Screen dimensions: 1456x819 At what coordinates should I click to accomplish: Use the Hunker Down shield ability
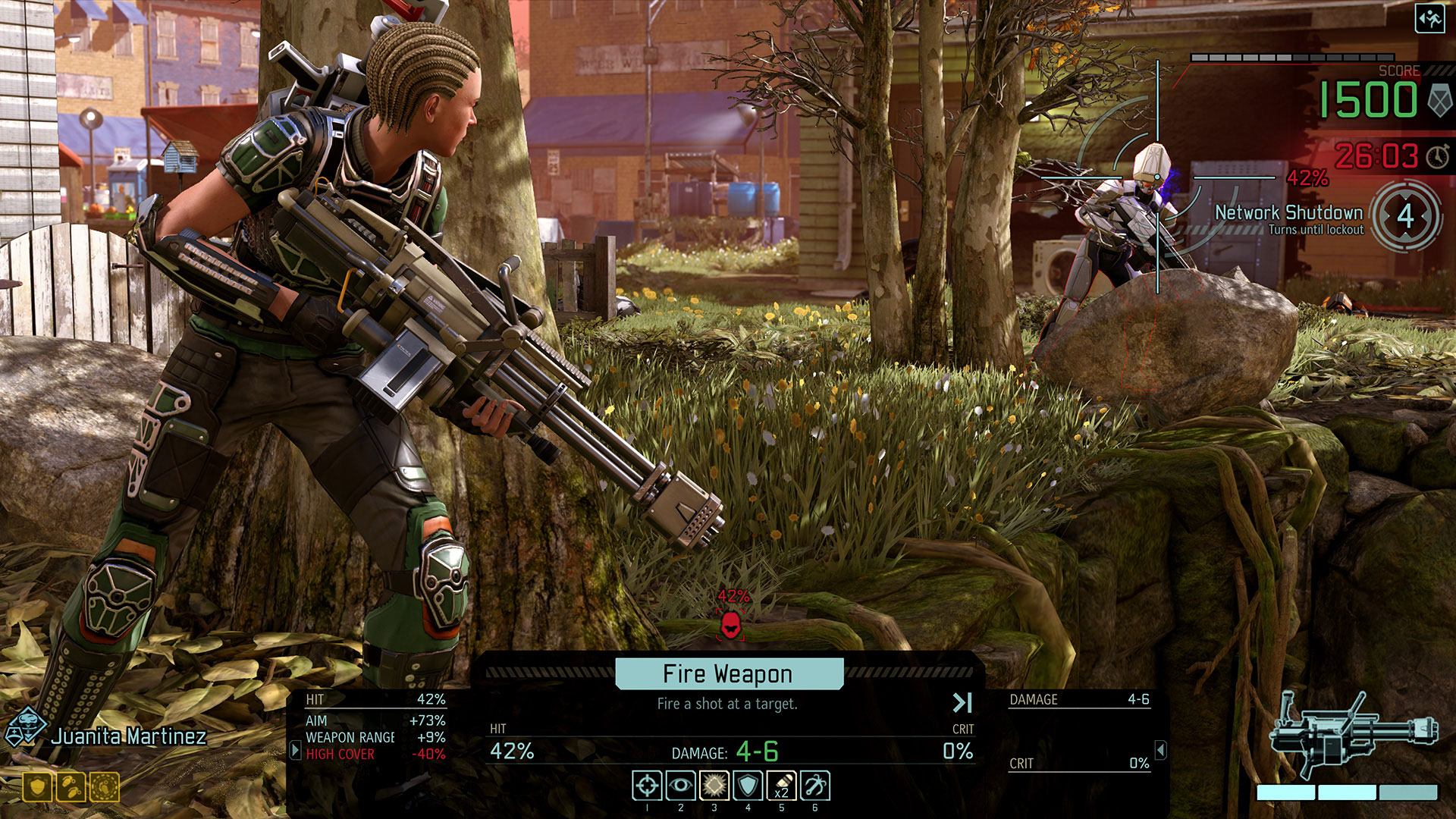(x=748, y=786)
